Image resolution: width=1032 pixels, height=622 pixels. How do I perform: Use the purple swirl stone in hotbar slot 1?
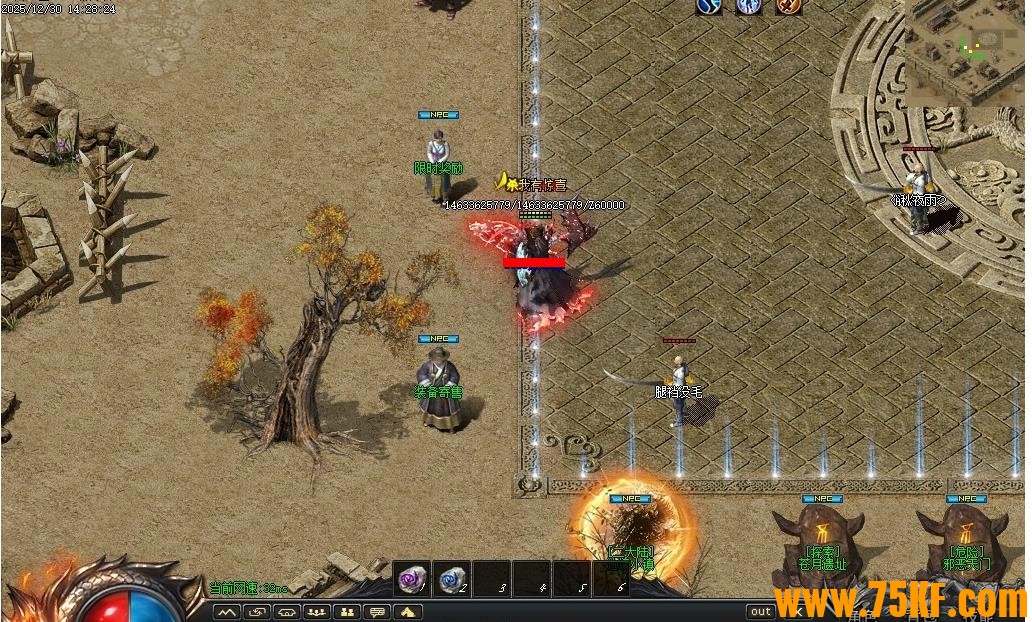tap(411, 578)
